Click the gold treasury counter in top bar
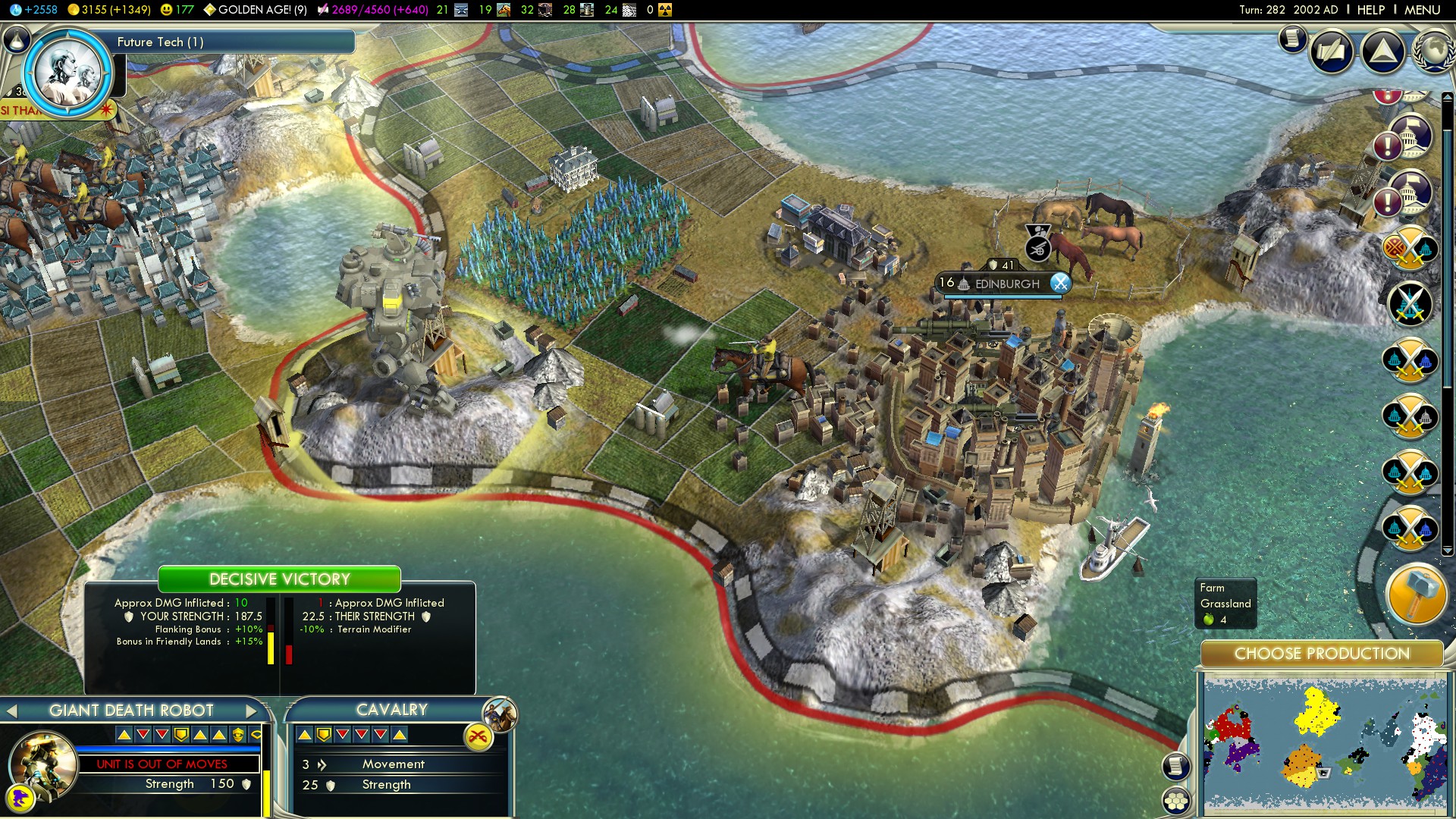 tap(109, 10)
